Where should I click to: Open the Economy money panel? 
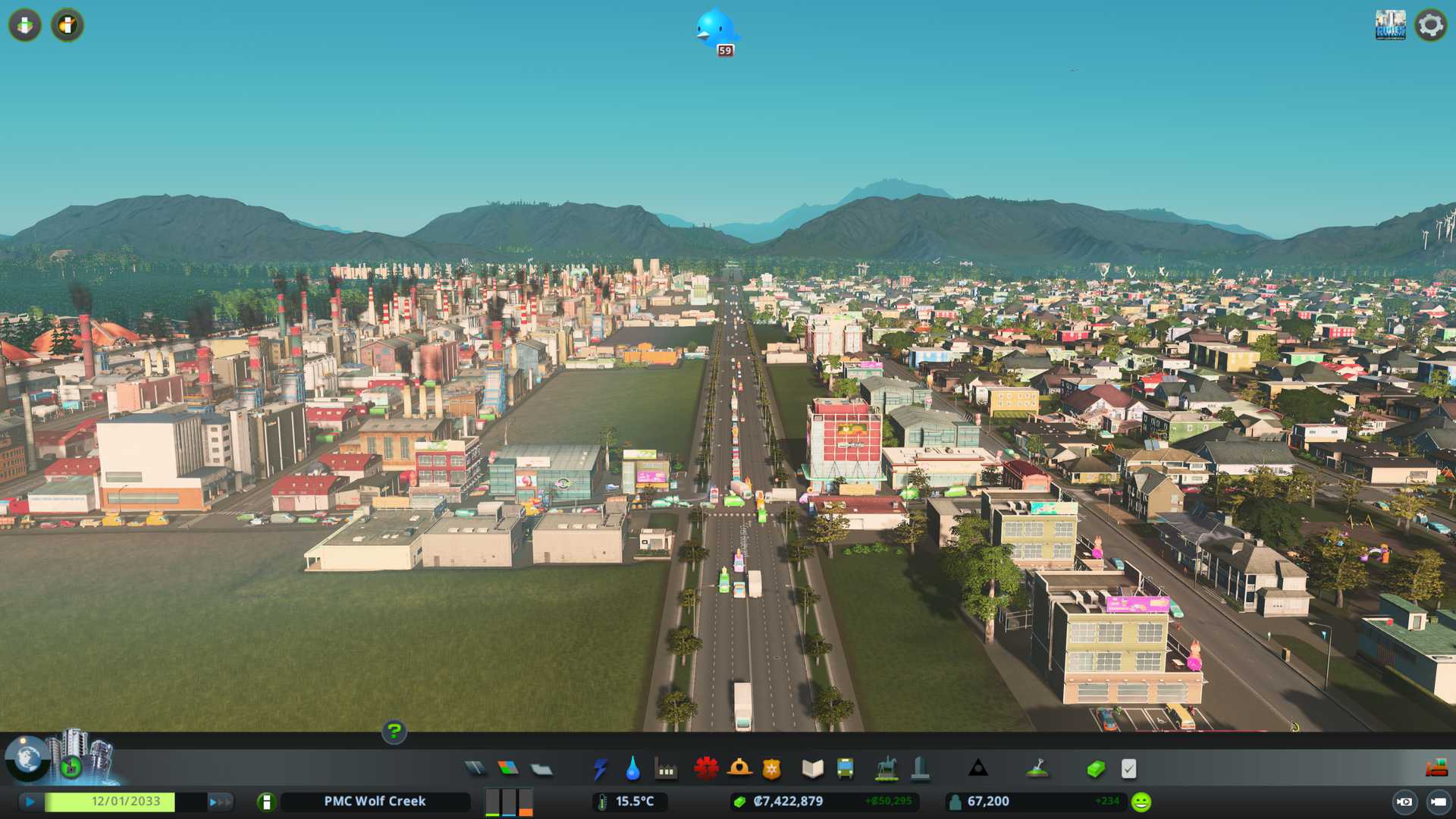click(x=1096, y=769)
